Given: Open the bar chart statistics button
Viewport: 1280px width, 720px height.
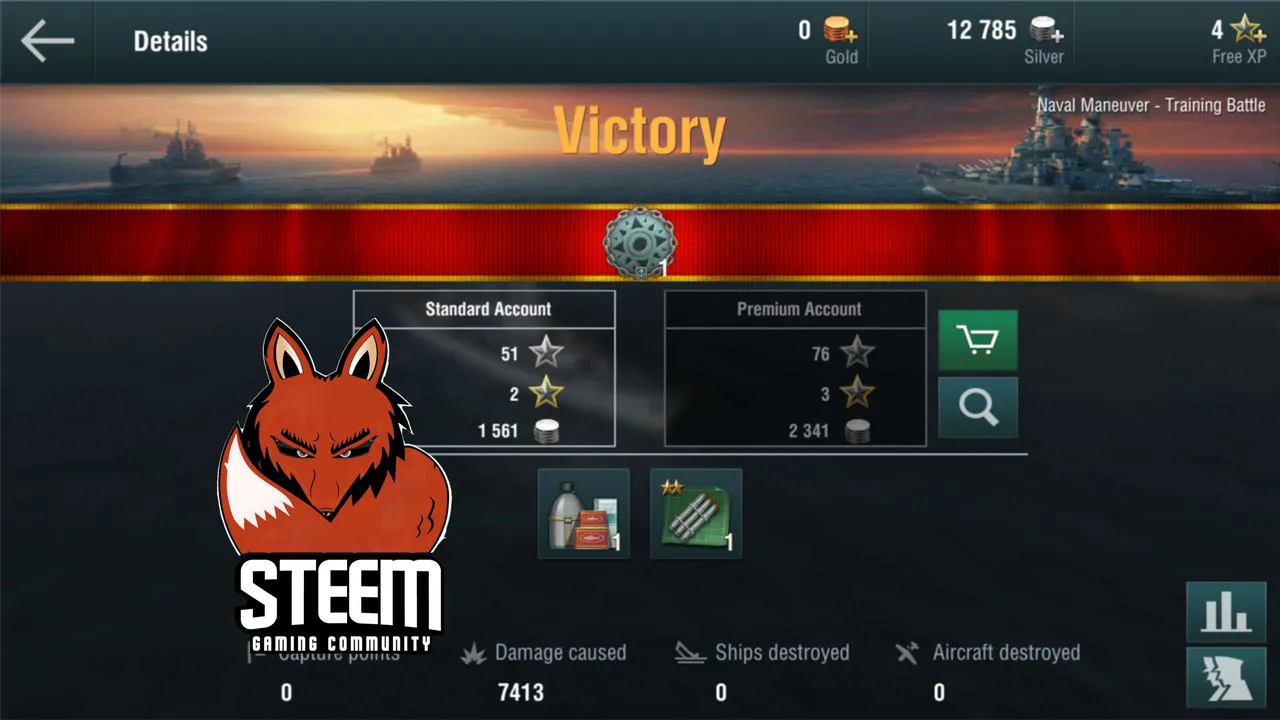Looking at the screenshot, I should point(1226,611).
